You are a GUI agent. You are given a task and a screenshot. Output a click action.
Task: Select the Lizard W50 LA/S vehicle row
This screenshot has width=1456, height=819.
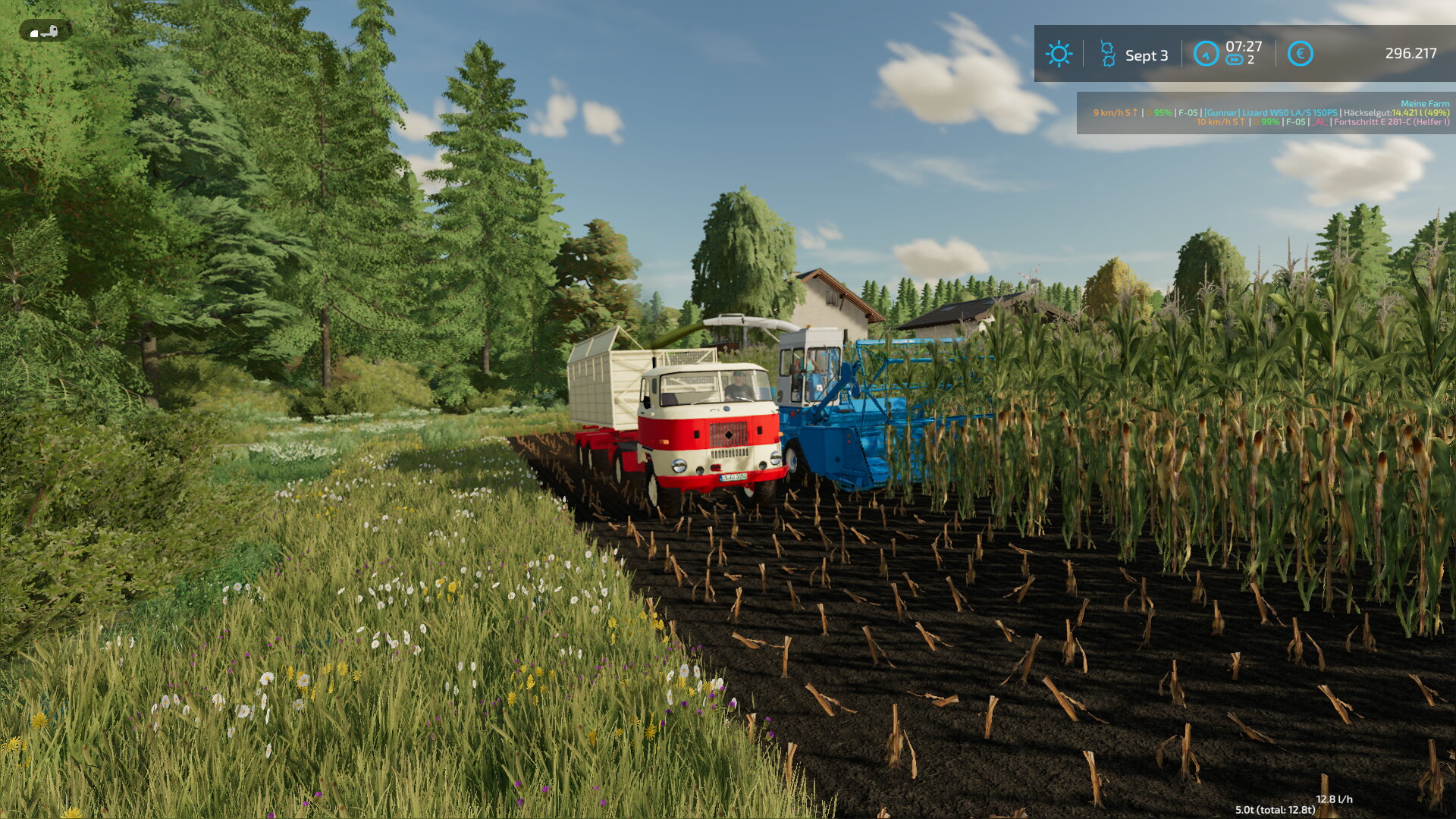(1271, 113)
